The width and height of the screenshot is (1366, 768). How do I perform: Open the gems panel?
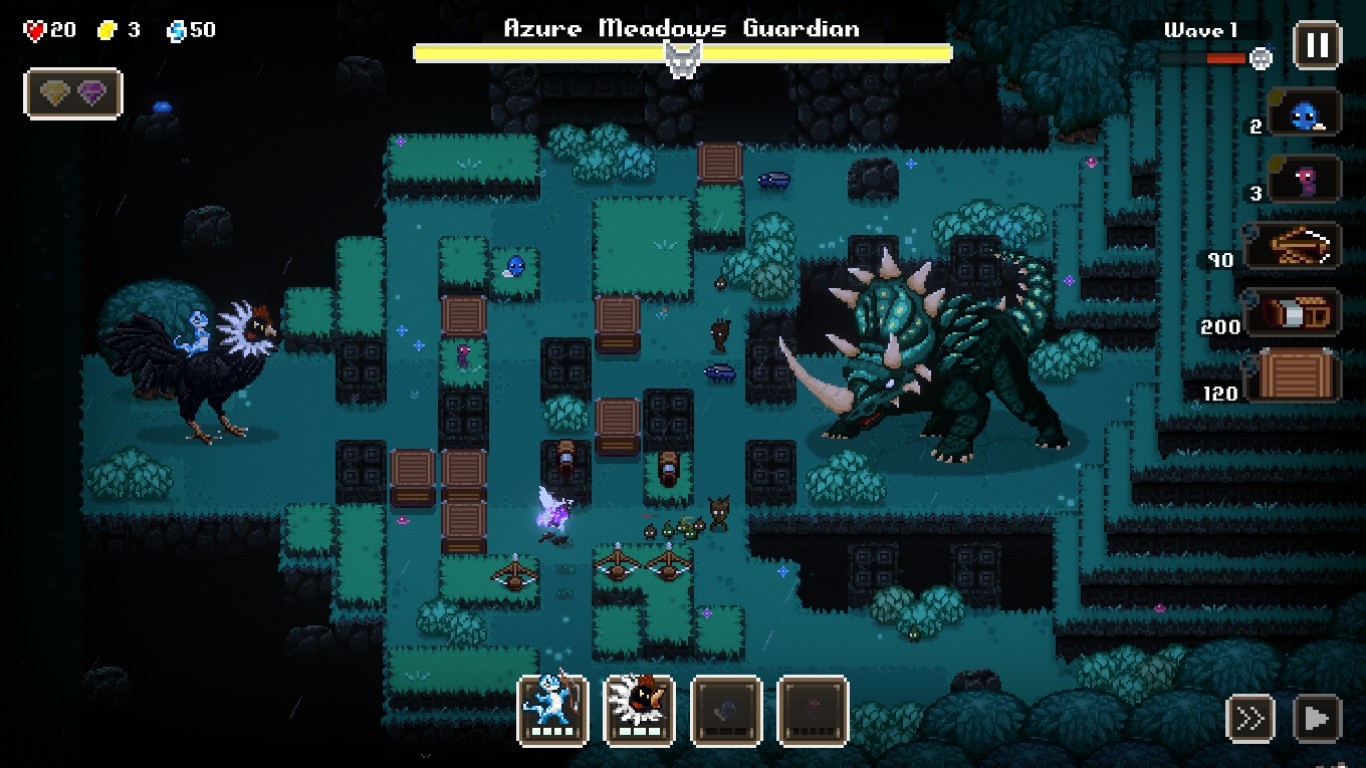click(73, 94)
